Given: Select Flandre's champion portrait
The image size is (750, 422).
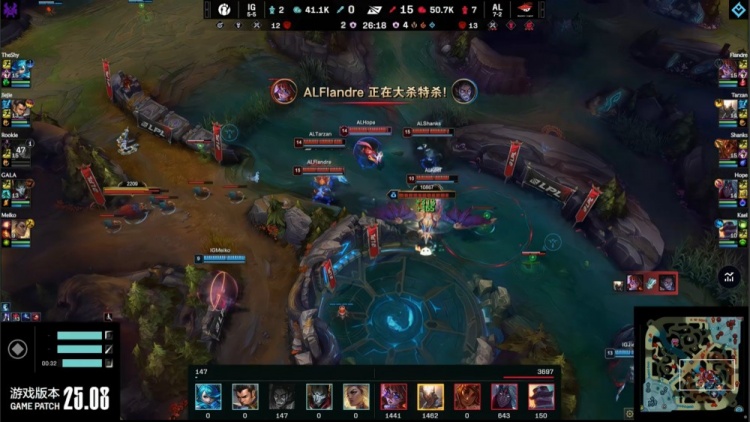Looking at the screenshot, I should pyautogui.click(x=731, y=70).
